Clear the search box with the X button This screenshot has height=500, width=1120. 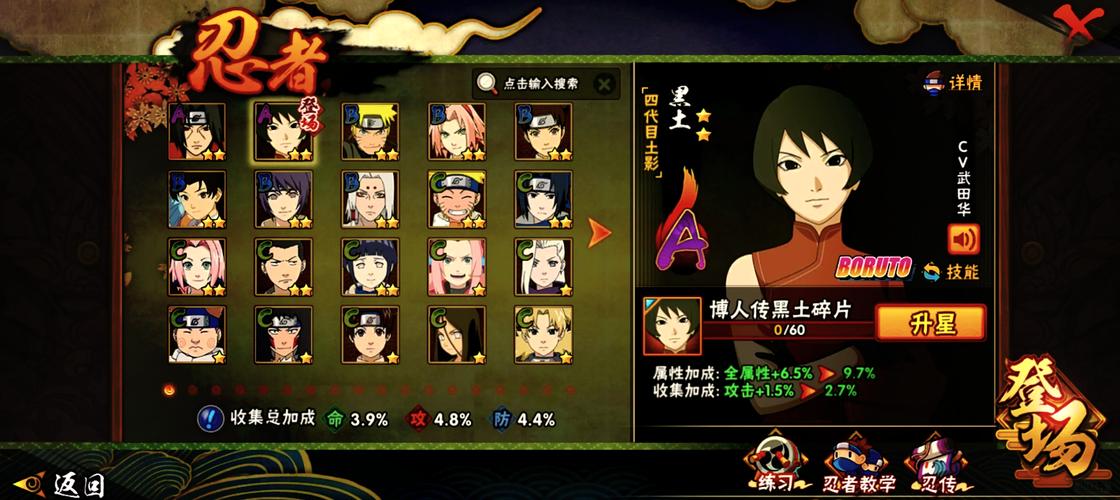point(603,84)
